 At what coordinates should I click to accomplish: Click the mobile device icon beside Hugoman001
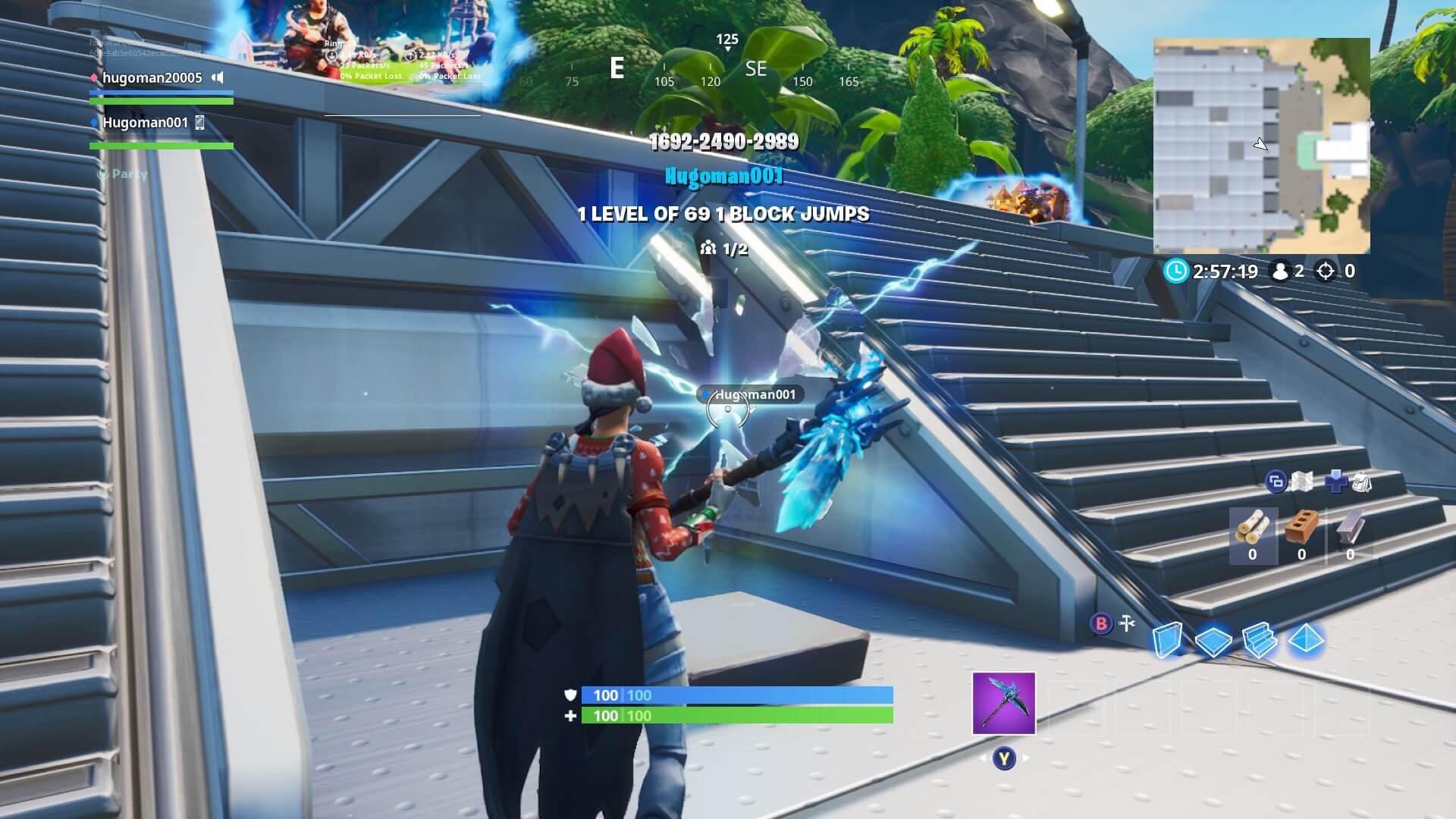point(200,124)
